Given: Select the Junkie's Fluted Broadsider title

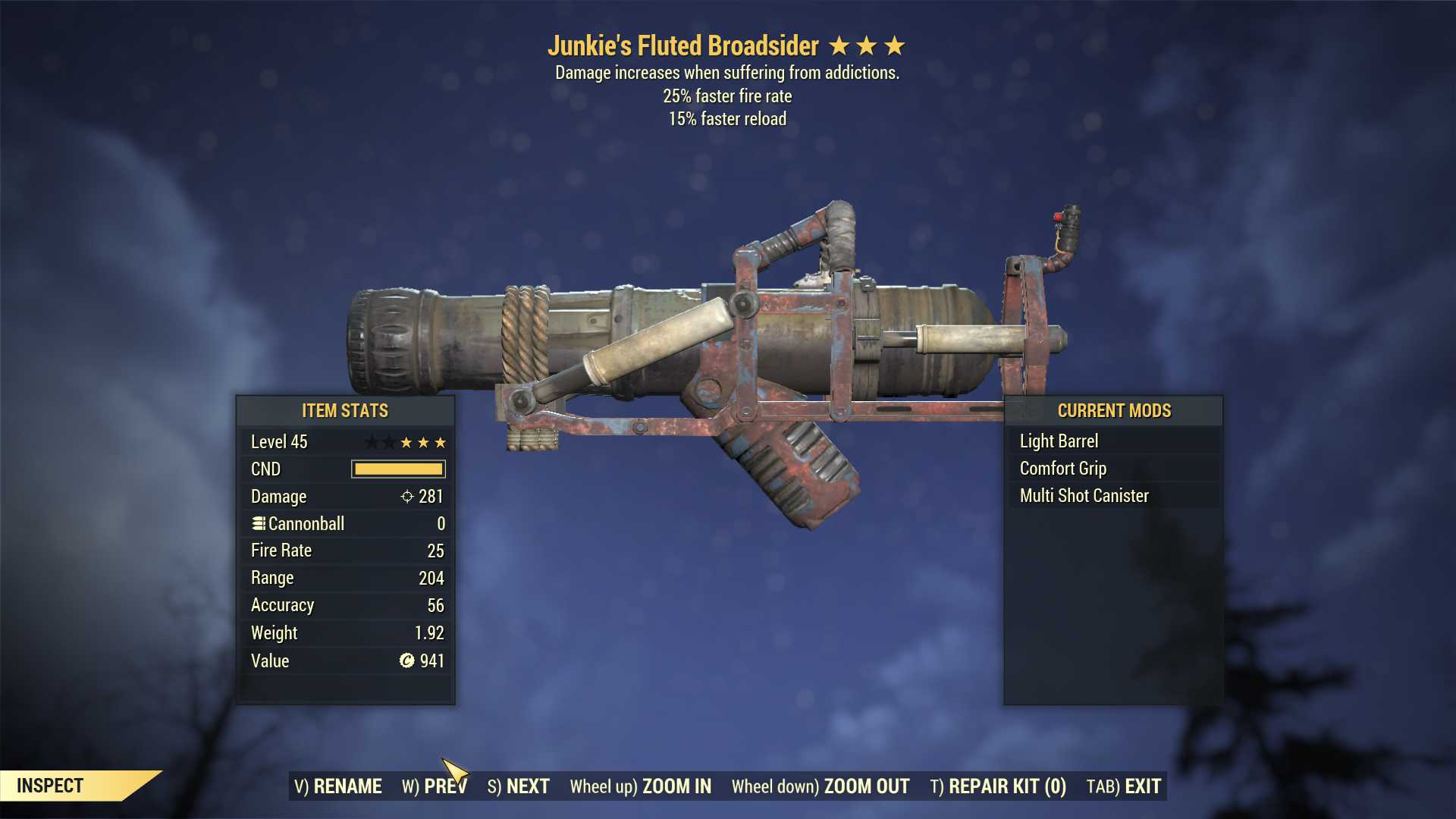Looking at the screenshot, I should click(x=685, y=45).
